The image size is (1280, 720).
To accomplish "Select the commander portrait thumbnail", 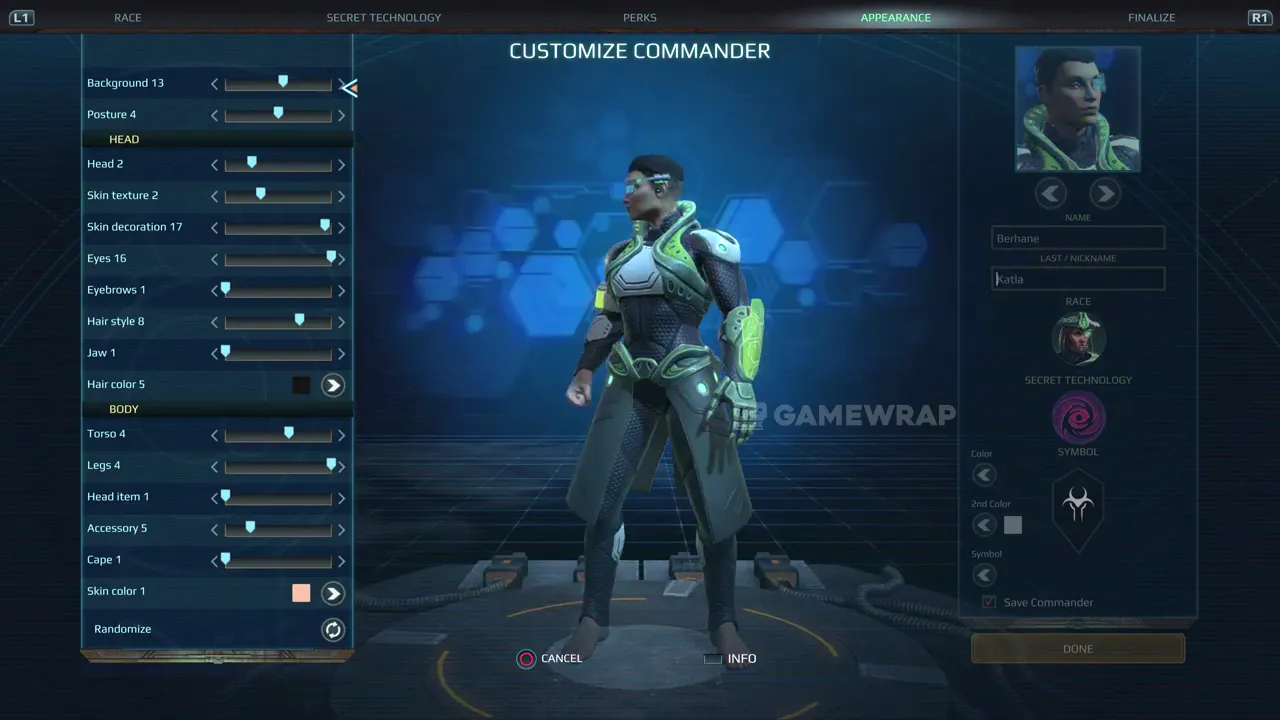I will 1078,109.
